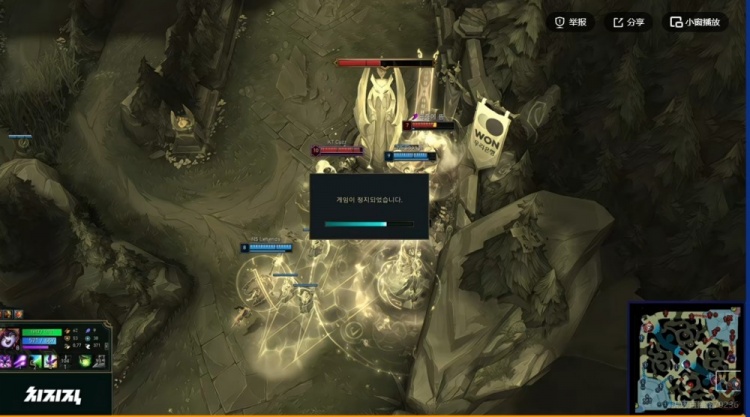The height and width of the screenshot is (417, 750).
Task: Use the green summoner spell icon
Action: pyautogui.click(x=87, y=360)
